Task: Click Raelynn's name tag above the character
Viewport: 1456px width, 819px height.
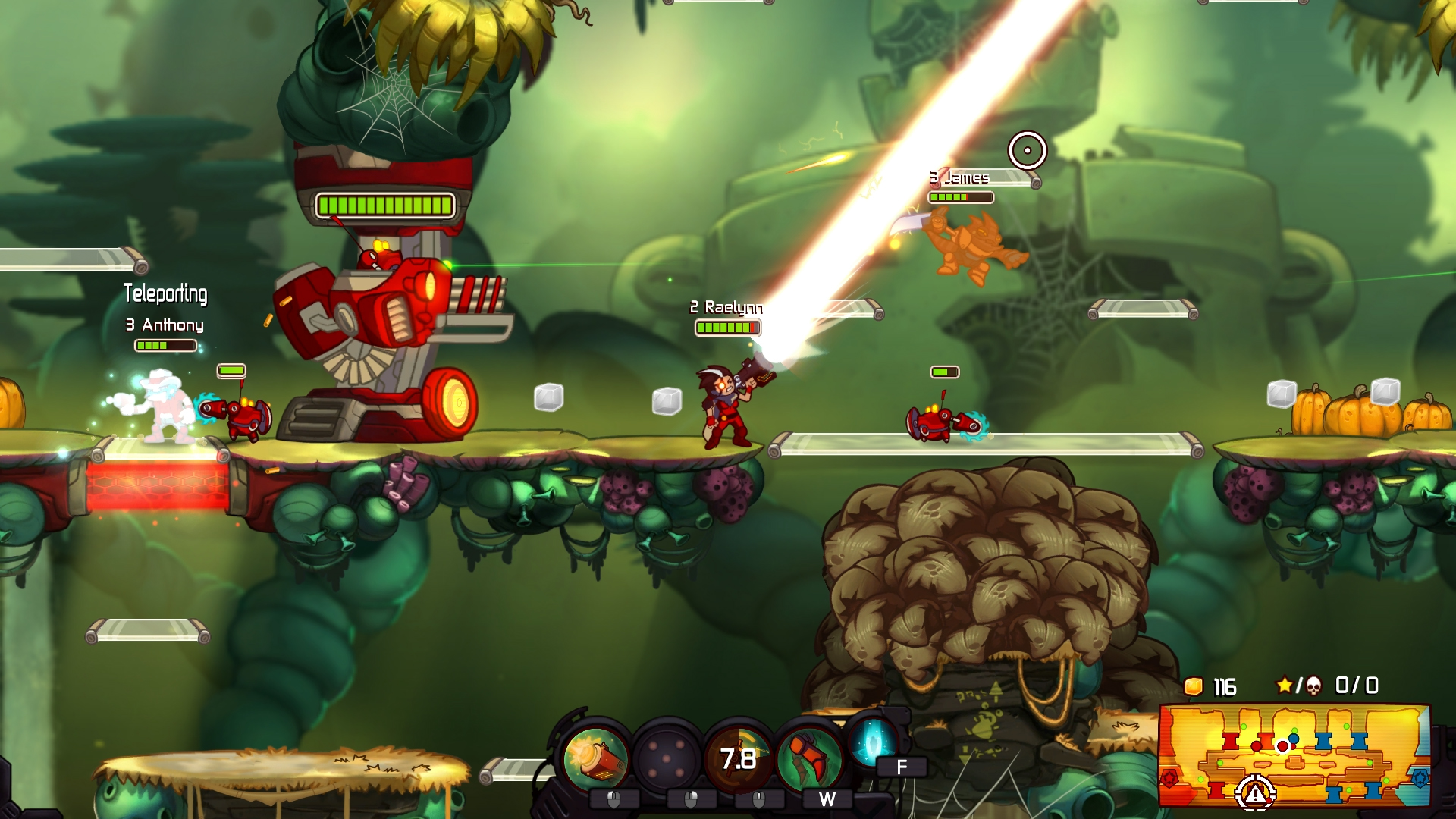Action: coord(726,309)
